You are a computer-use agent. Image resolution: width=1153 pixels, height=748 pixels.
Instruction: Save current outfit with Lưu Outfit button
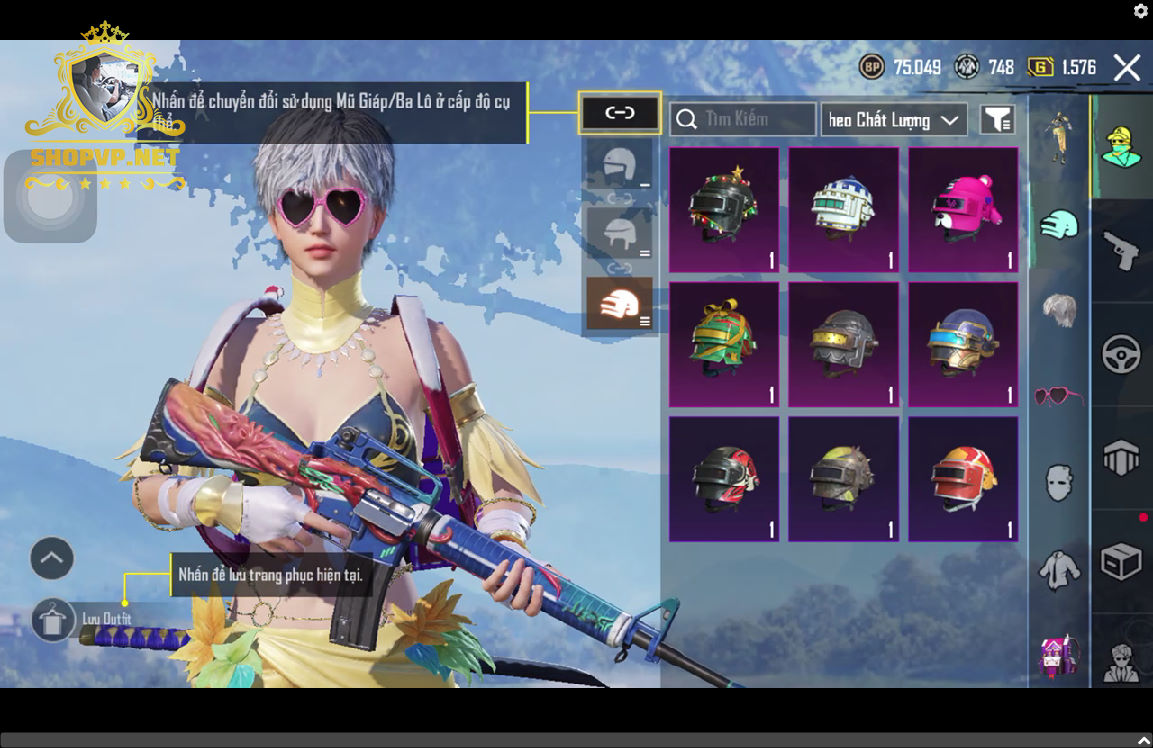click(54, 620)
